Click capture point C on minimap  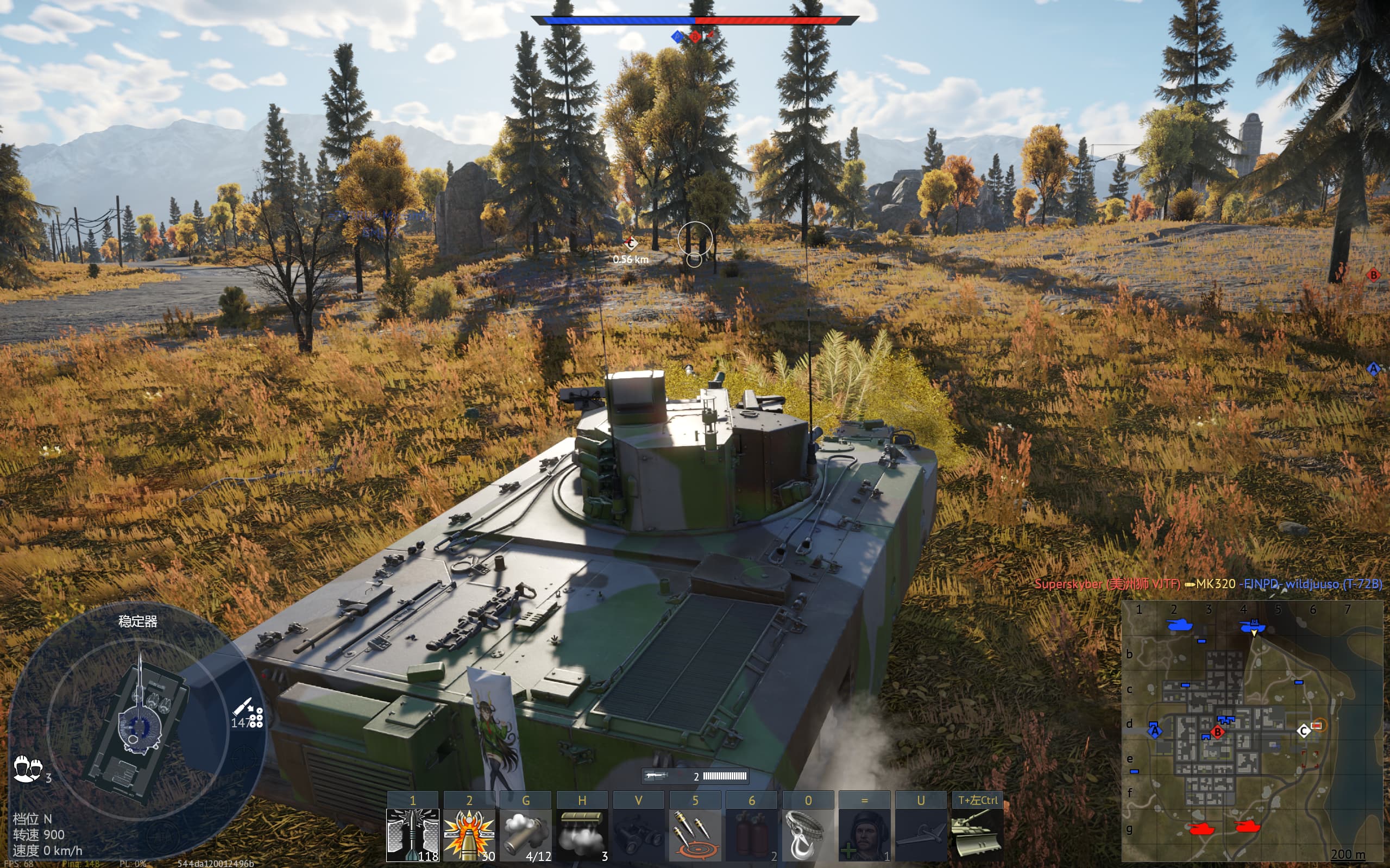[1303, 730]
